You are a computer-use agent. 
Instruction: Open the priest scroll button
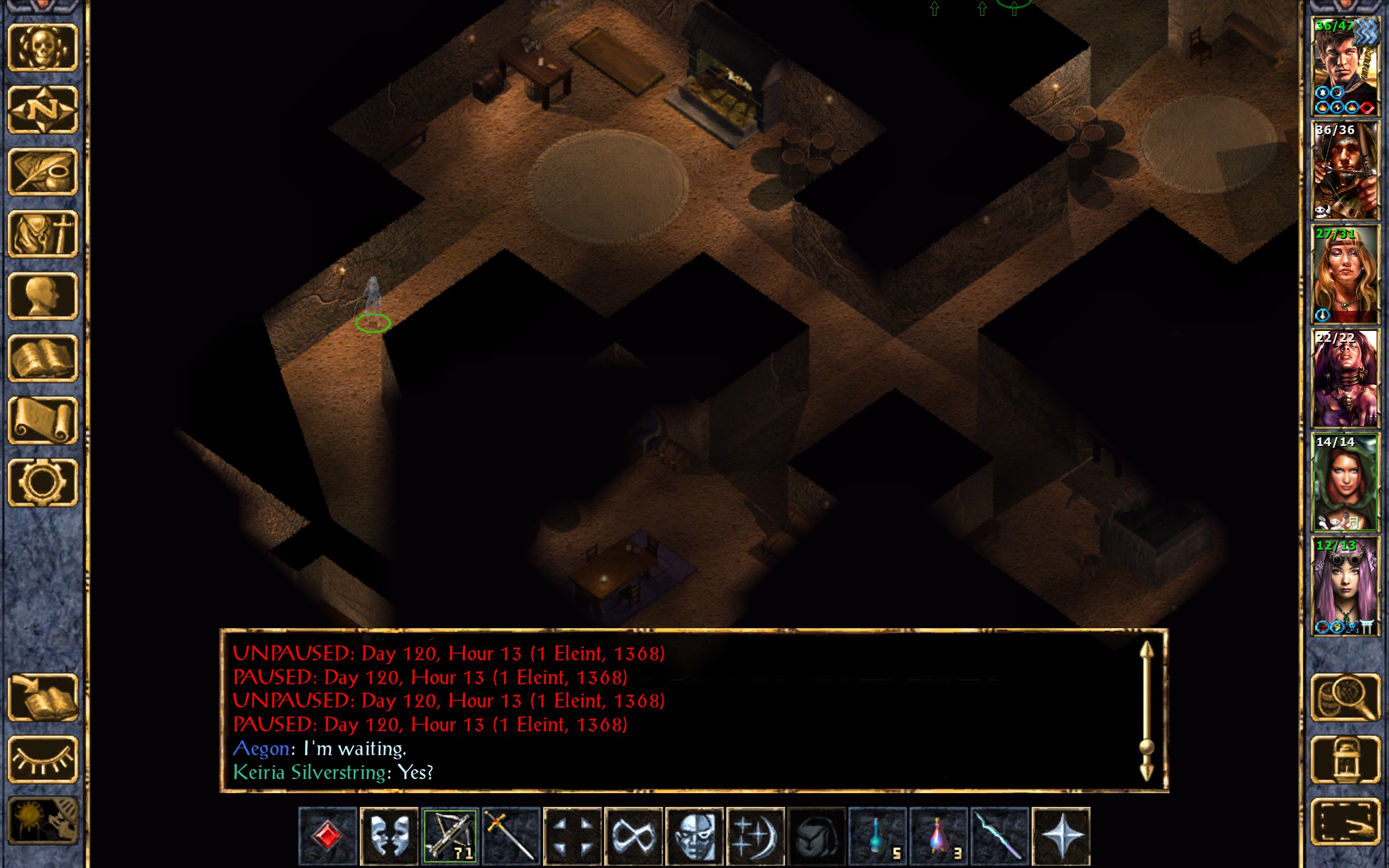(x=42, y=420)
